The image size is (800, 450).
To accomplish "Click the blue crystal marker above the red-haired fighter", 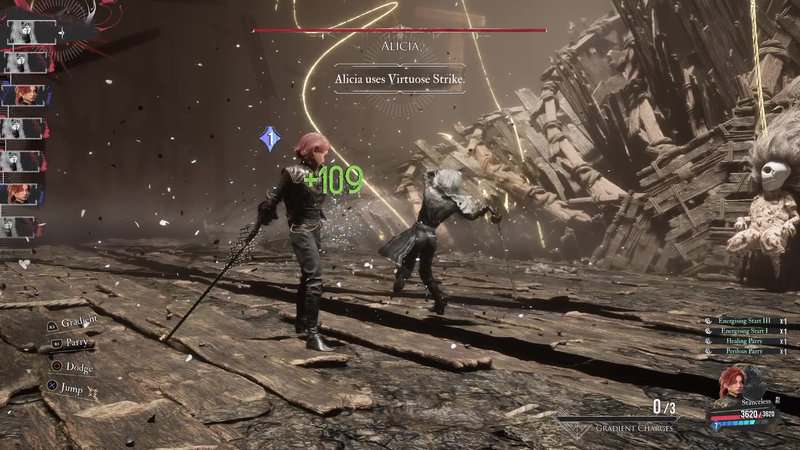I will tap(269, 139).
